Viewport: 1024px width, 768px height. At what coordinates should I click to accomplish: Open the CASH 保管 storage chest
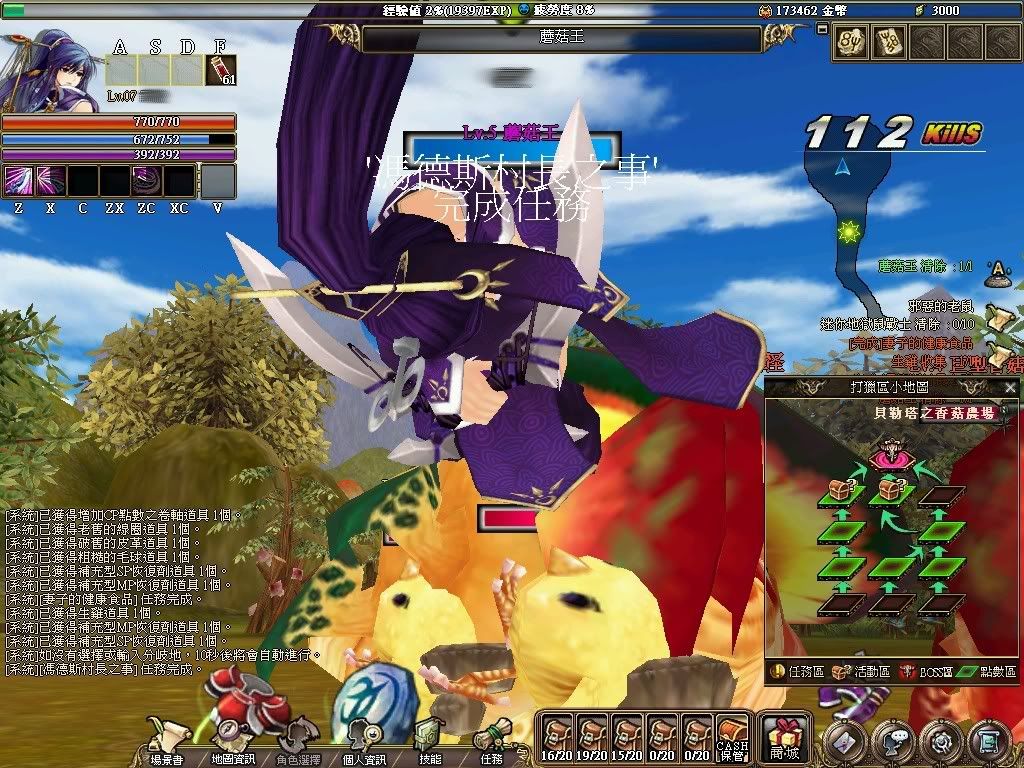733,739
